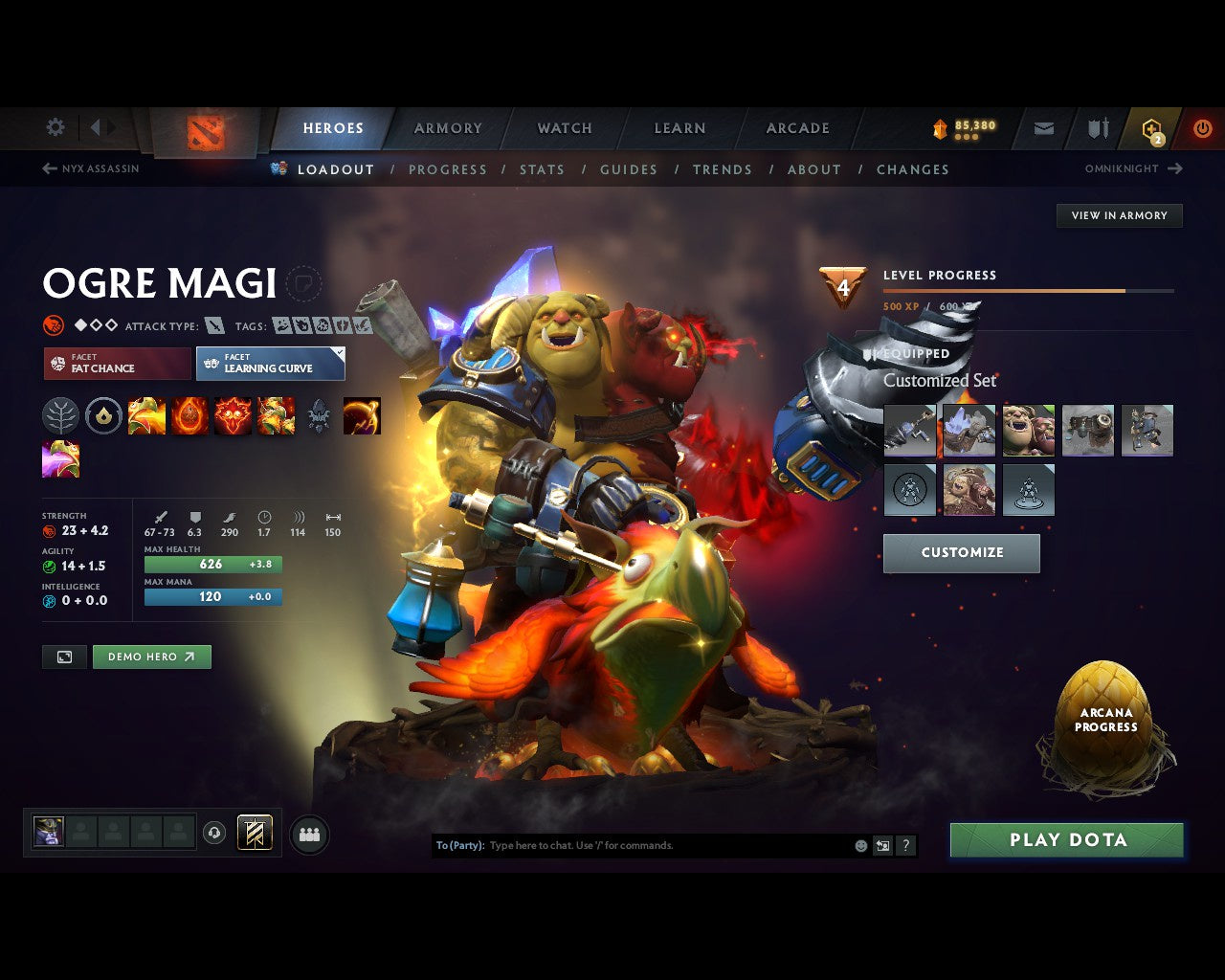Click the voice chat headset icon
The width and height of the screenshot is (1225, 980).
pyautogui.click(x=215, y=832)
